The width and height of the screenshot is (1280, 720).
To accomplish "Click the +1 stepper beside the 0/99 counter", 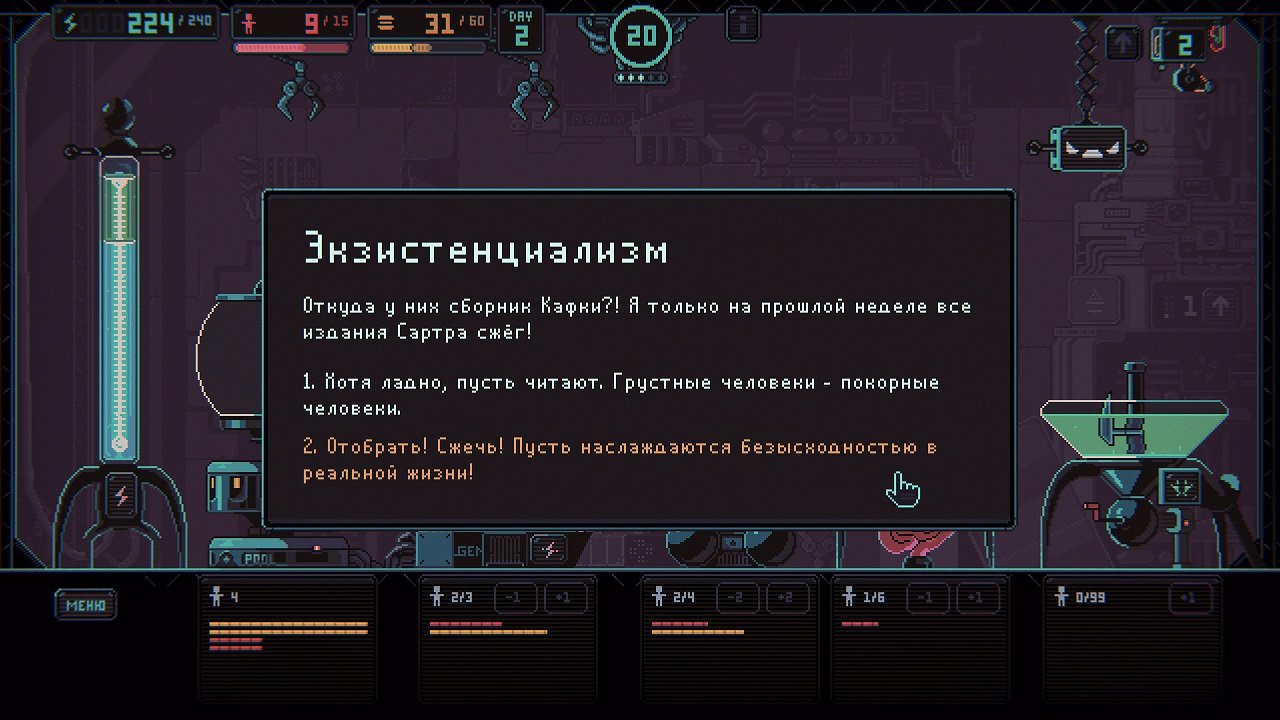I will tap(1188, 598).
